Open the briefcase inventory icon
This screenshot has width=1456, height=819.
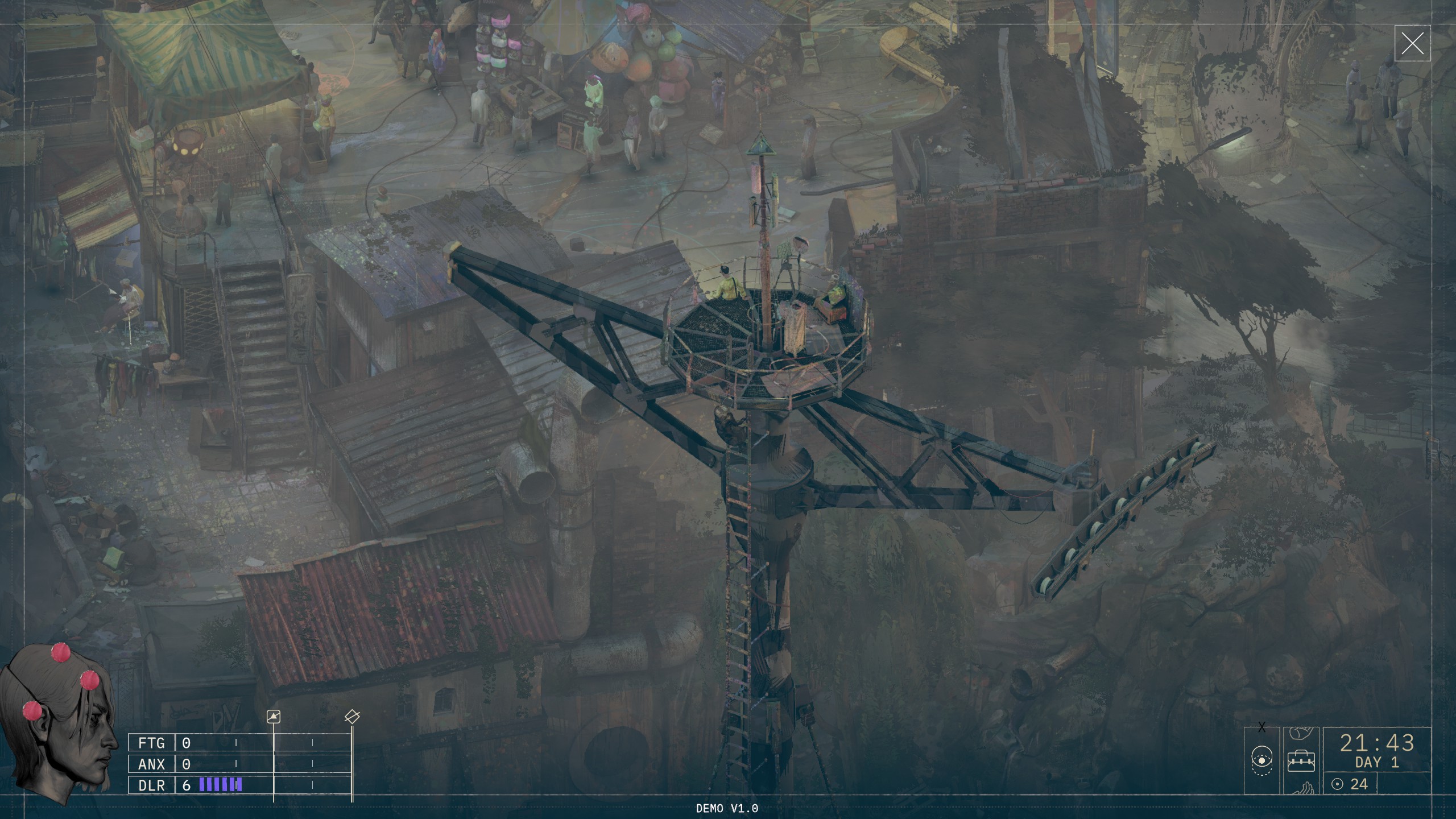(x=1301, y=761)
